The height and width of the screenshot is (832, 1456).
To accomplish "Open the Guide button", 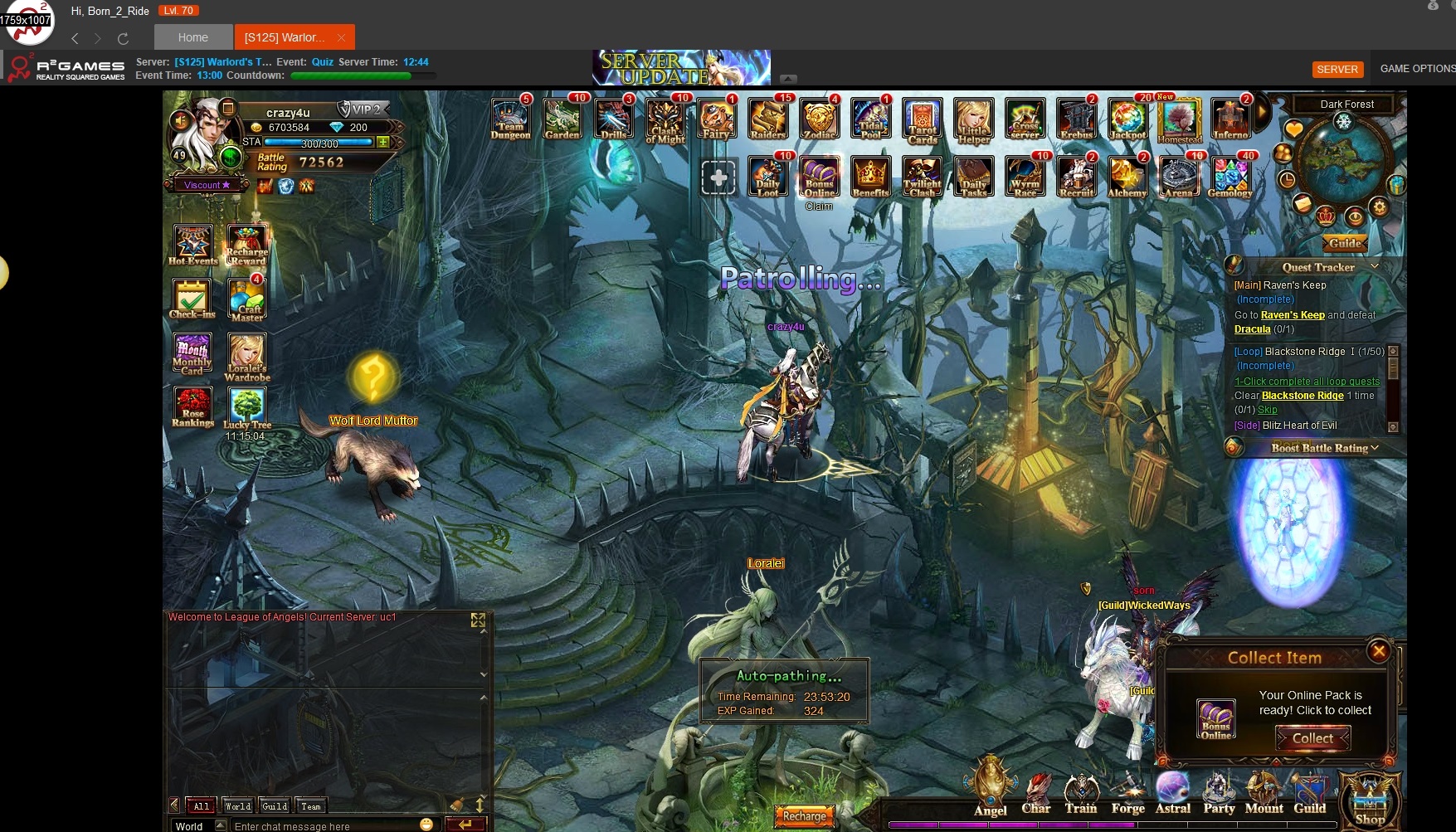I will [1345, 243].
